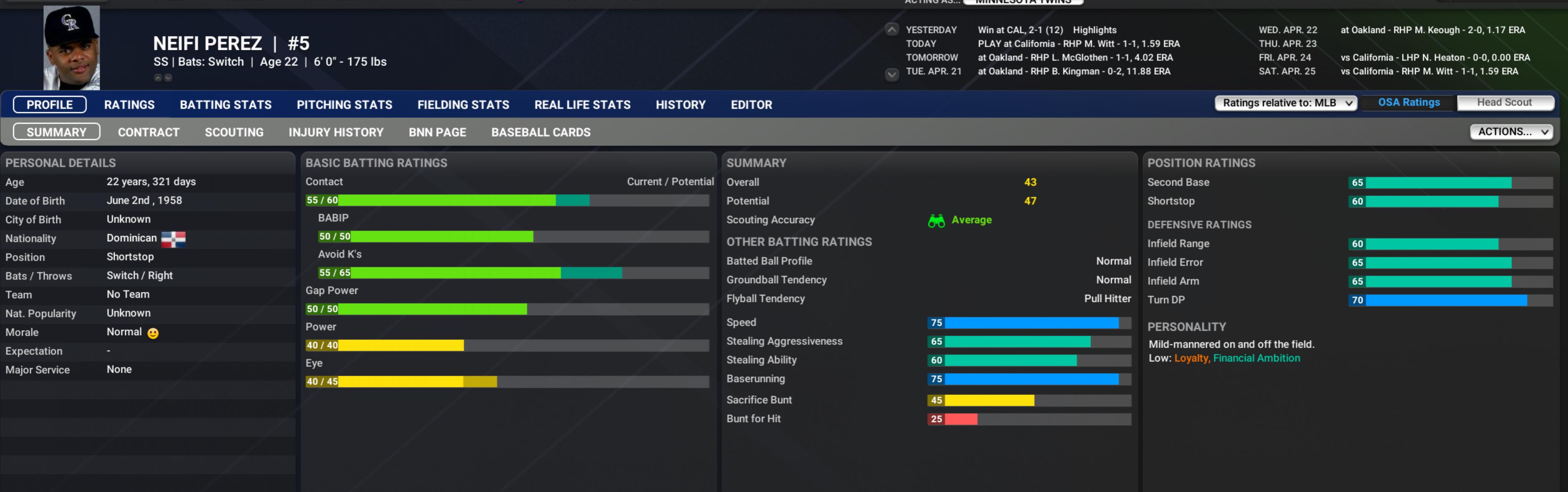Switch to the Ratings tab
Screen dimensions: 1568x492
tap(129, 105)
